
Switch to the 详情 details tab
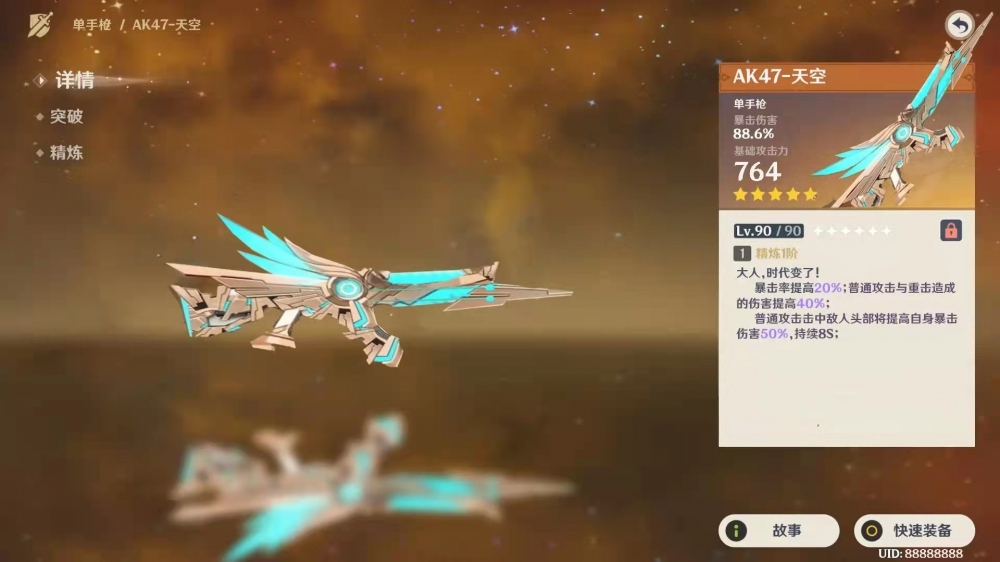pos(73,81)
